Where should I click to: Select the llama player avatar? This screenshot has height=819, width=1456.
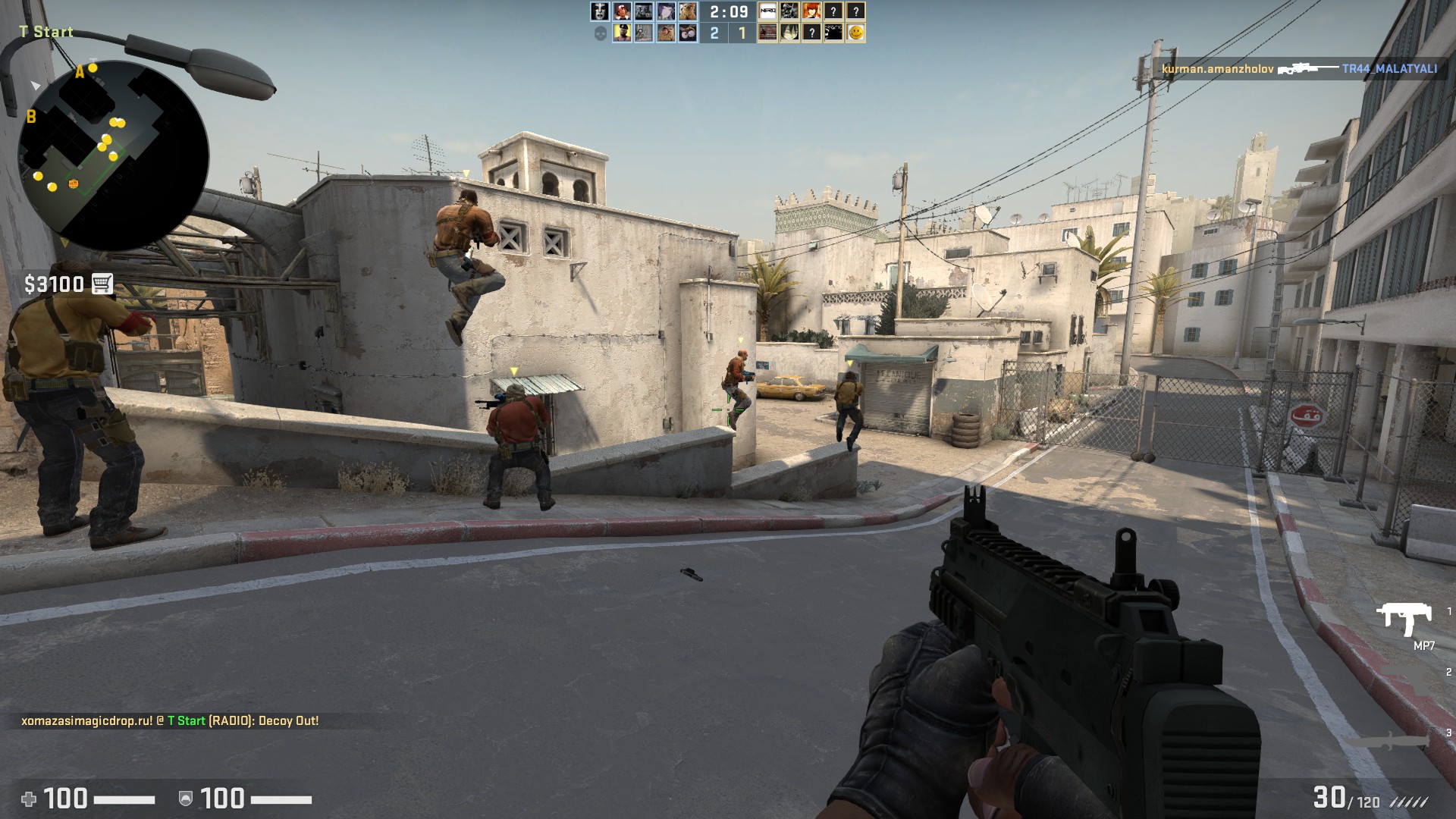pyautogui.click(x=688, y=11)
